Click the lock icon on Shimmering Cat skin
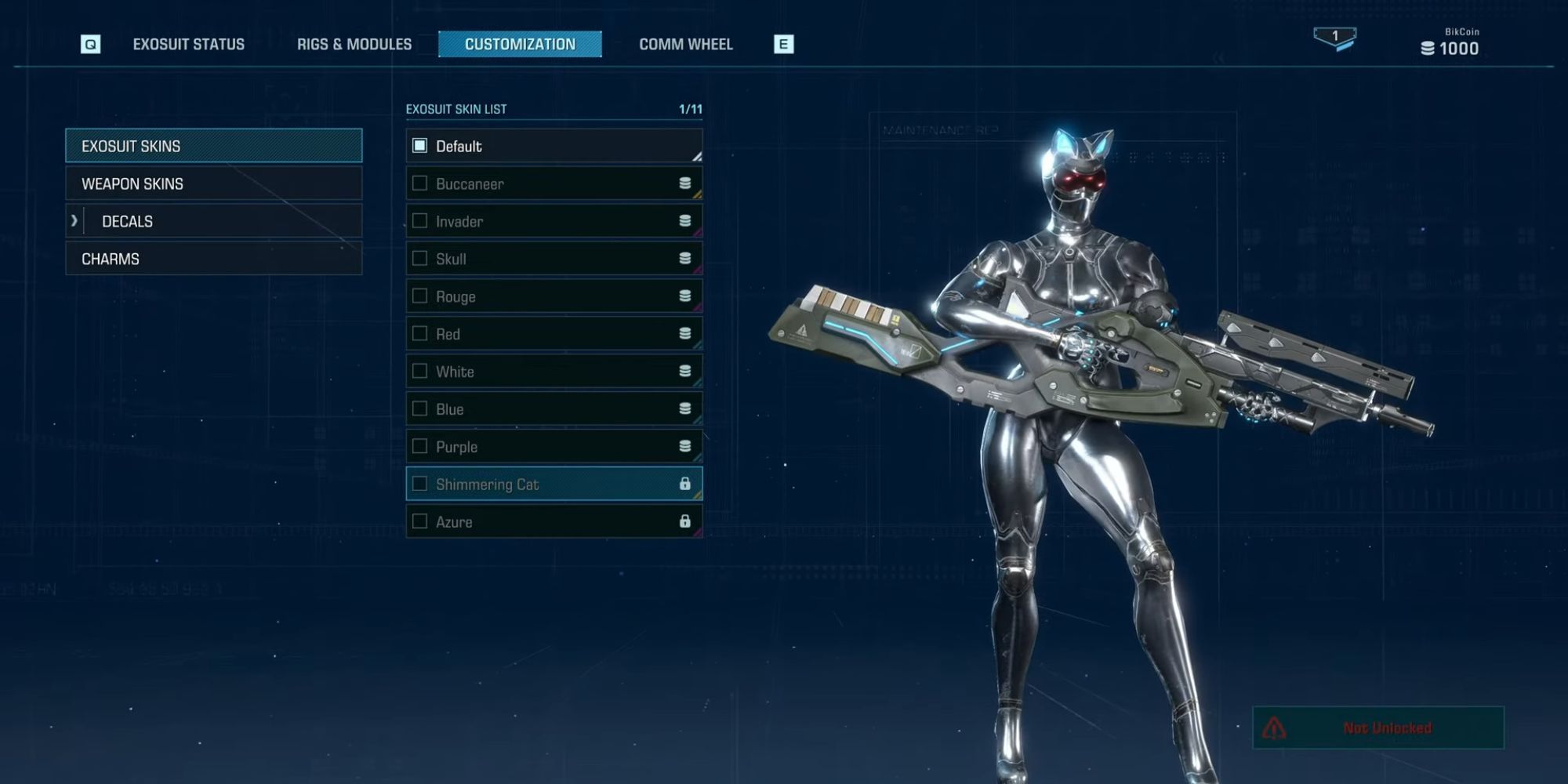This screenshot has width=1568, height=784. coord(685,484)
